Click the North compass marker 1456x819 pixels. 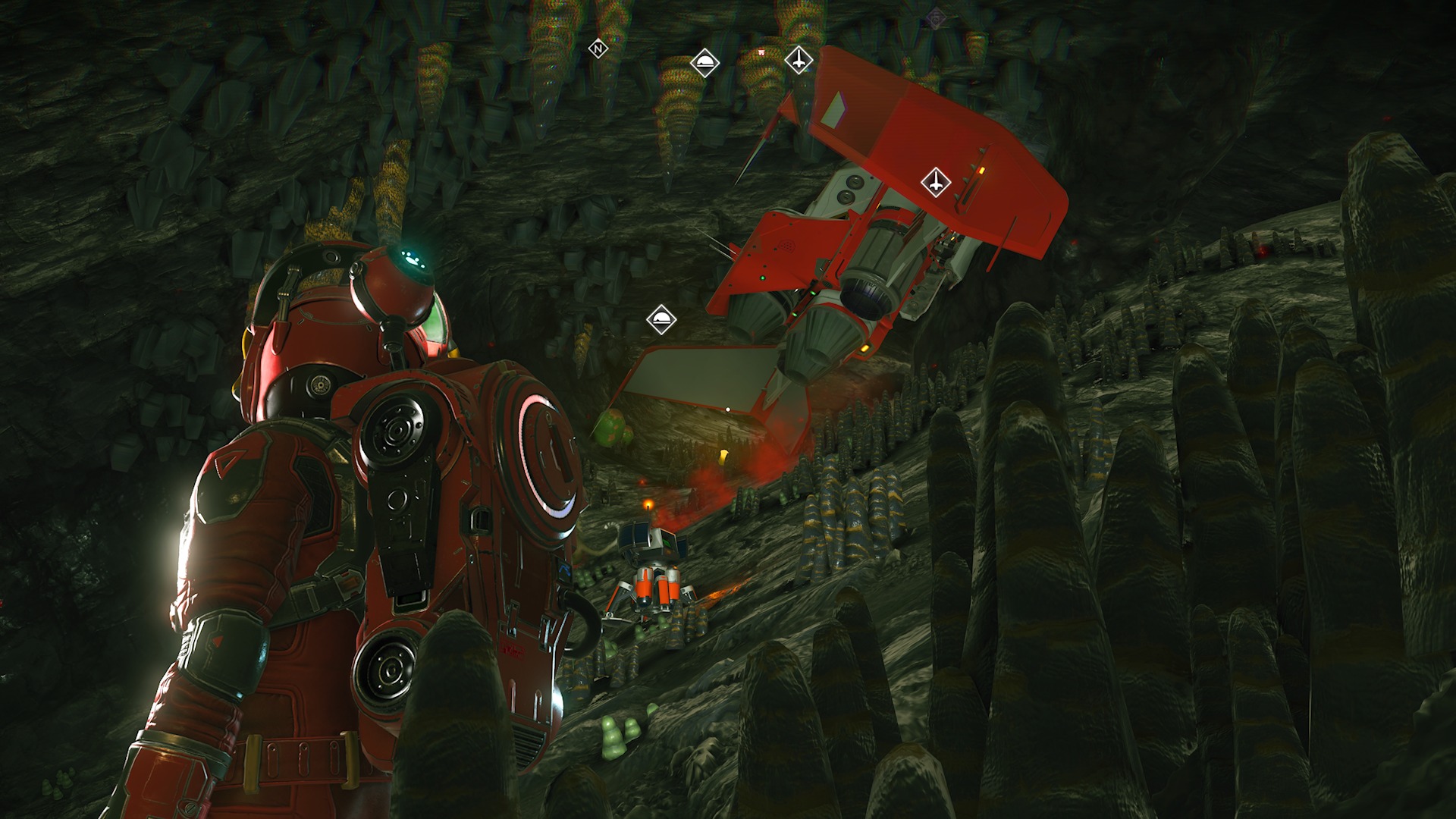point(598,49)
